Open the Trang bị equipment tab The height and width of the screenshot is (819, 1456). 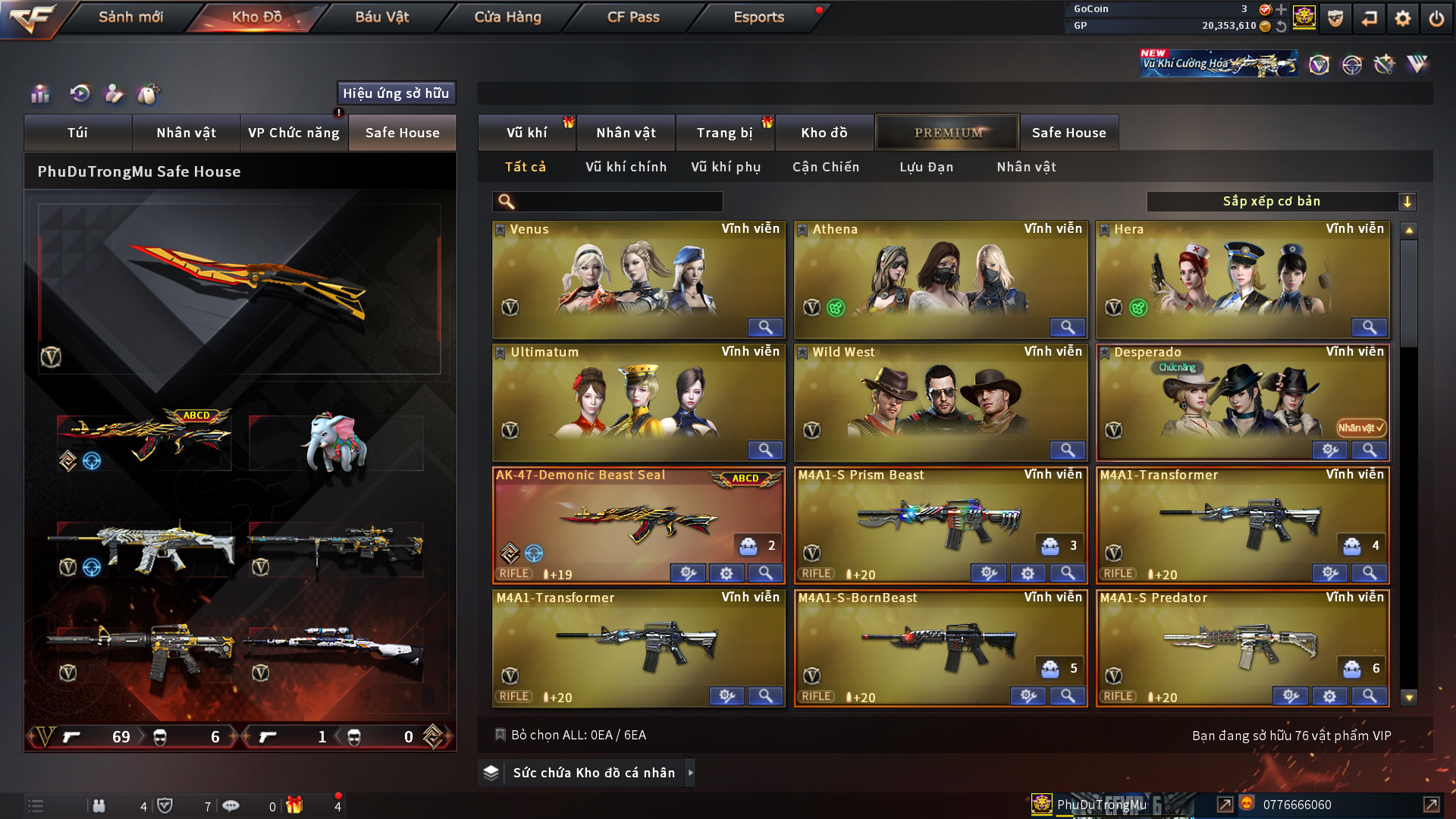pos(724,133)
